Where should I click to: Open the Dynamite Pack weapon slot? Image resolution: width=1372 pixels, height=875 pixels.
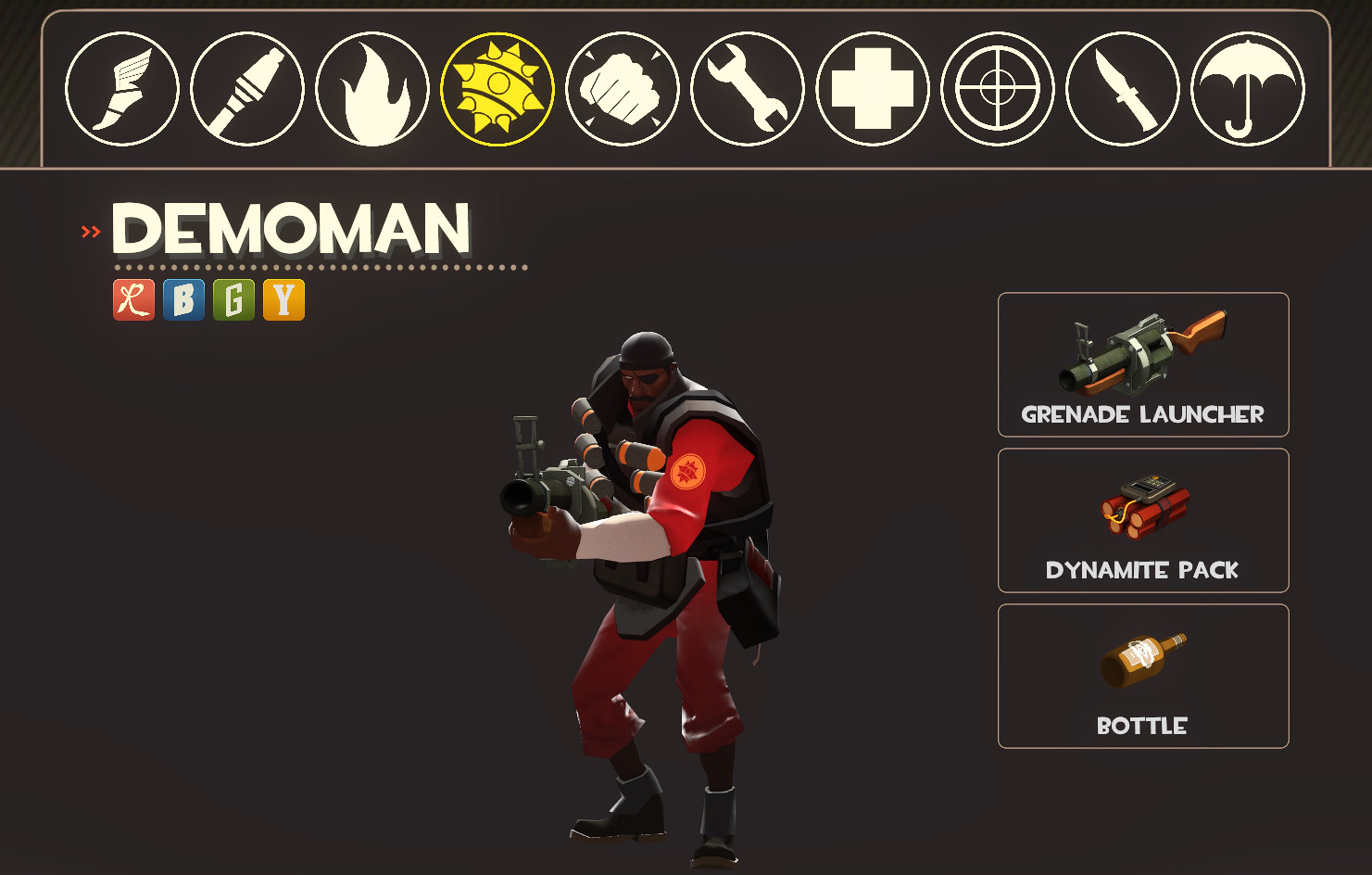point(1142,521)
